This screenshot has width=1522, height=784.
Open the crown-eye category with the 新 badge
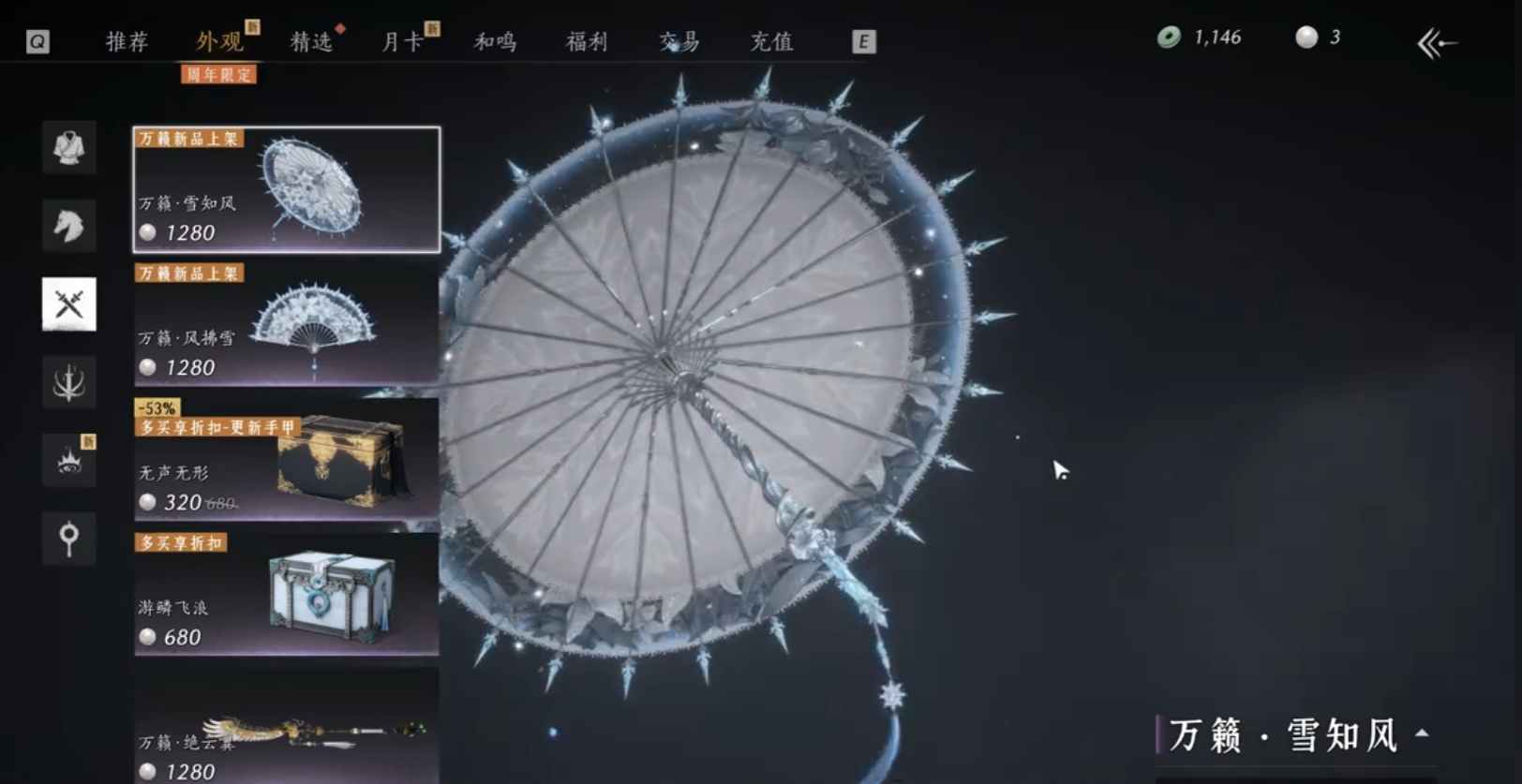[69, 461]
